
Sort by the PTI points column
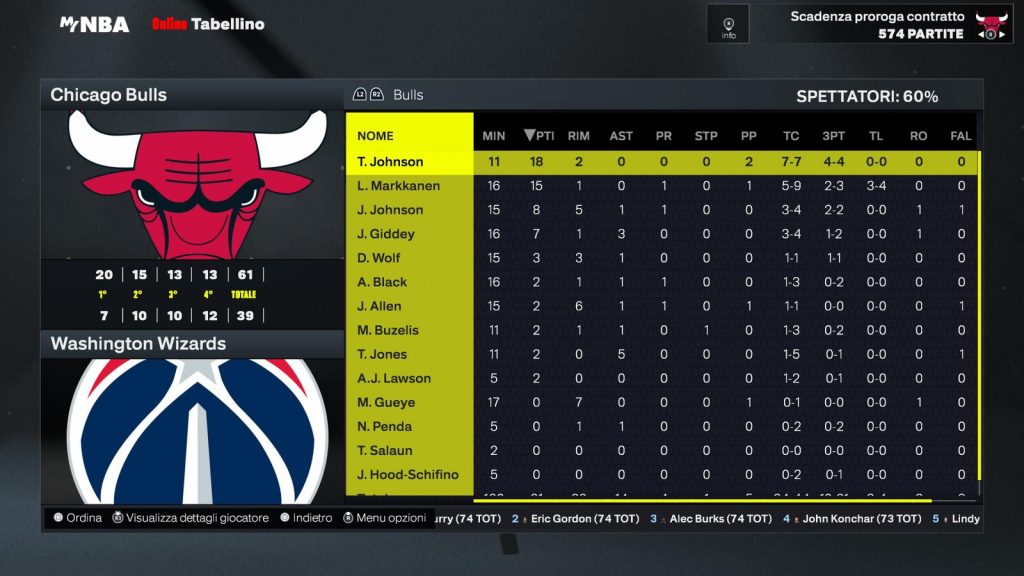(x=539, y=136)
